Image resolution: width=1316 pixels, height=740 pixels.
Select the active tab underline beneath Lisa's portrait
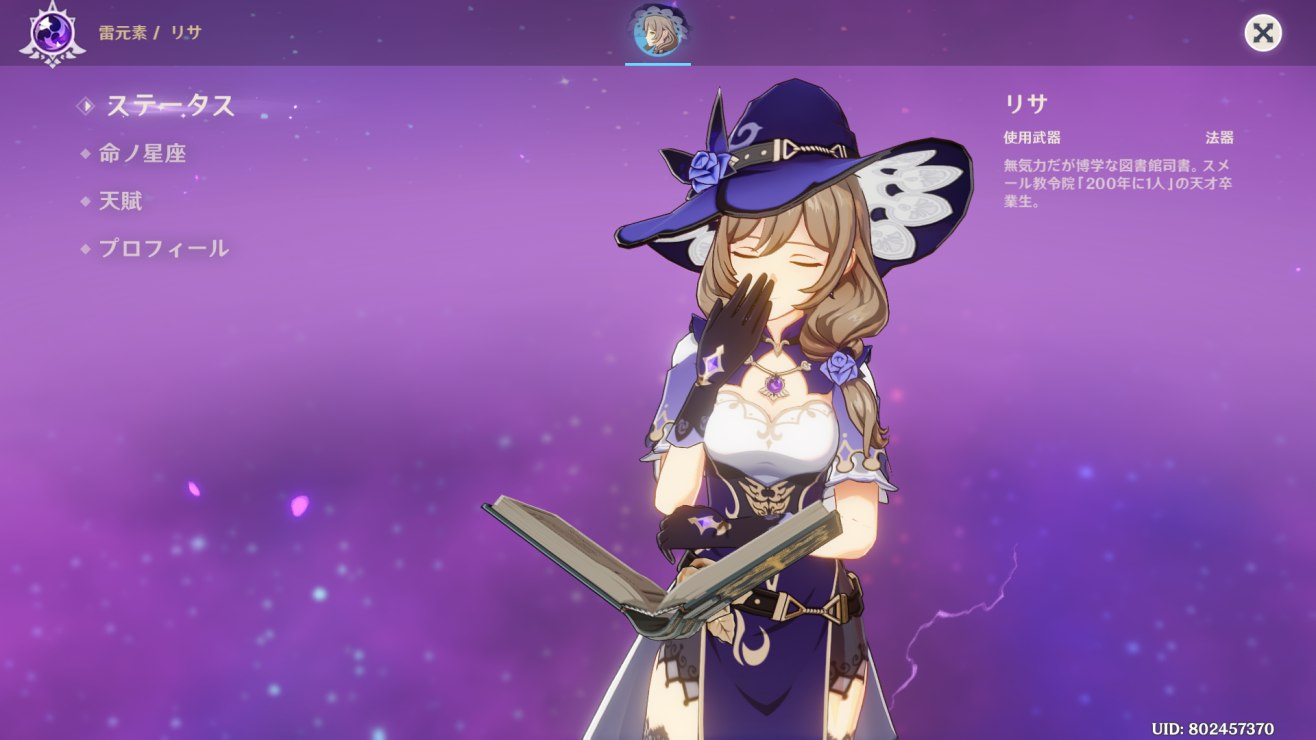click(657, 65)
